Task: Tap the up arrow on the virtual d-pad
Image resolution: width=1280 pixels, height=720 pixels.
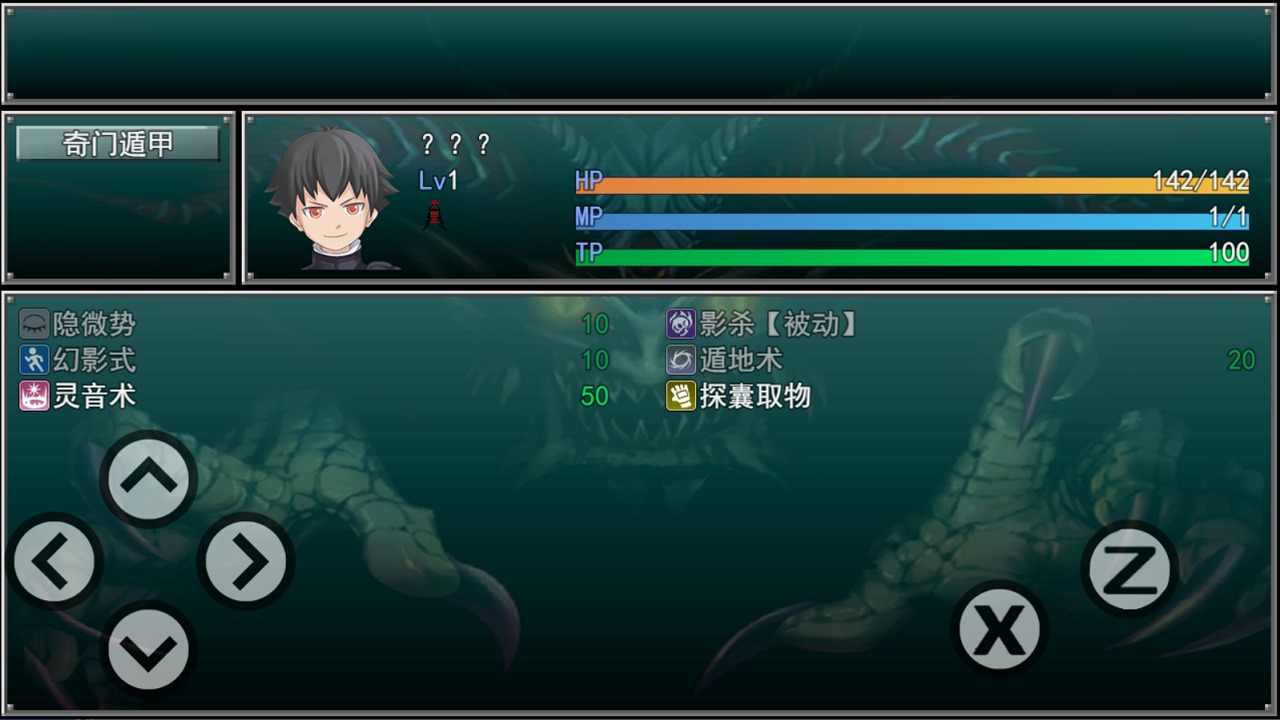Action: coord(148,478)
